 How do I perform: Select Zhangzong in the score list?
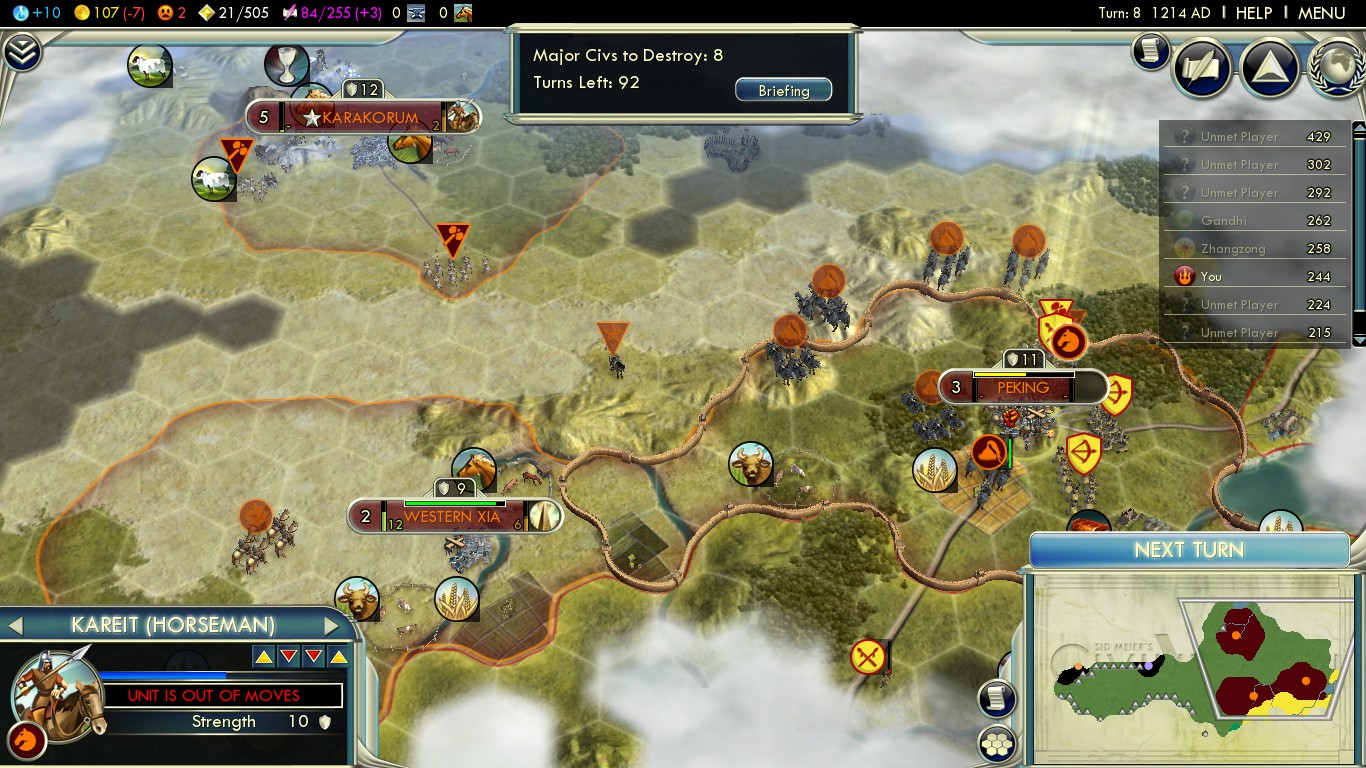pyautogui.click(x=1233, y=249)
